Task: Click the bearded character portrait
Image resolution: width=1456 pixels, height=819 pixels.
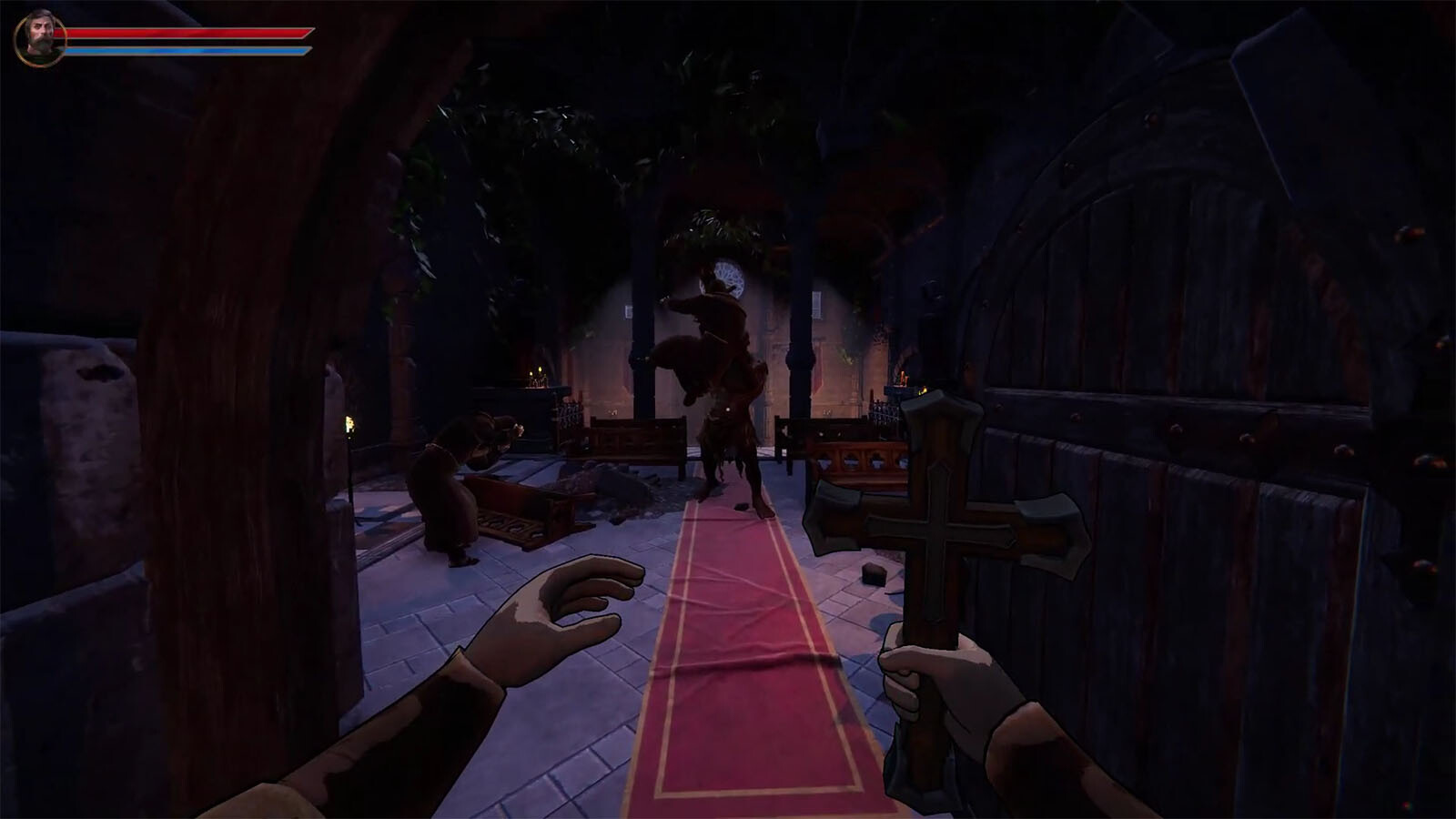Action: [x=39, y=38]
